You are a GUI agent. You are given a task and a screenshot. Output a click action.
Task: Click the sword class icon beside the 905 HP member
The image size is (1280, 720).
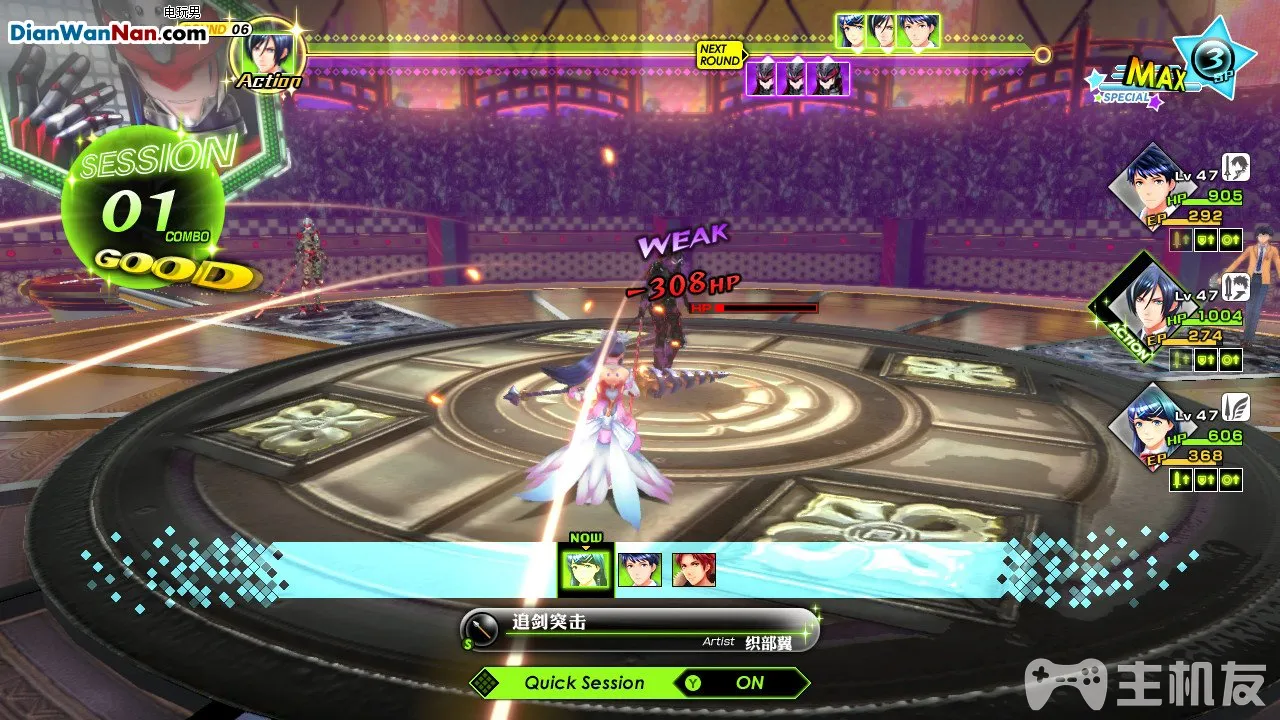pos(1238,165)
